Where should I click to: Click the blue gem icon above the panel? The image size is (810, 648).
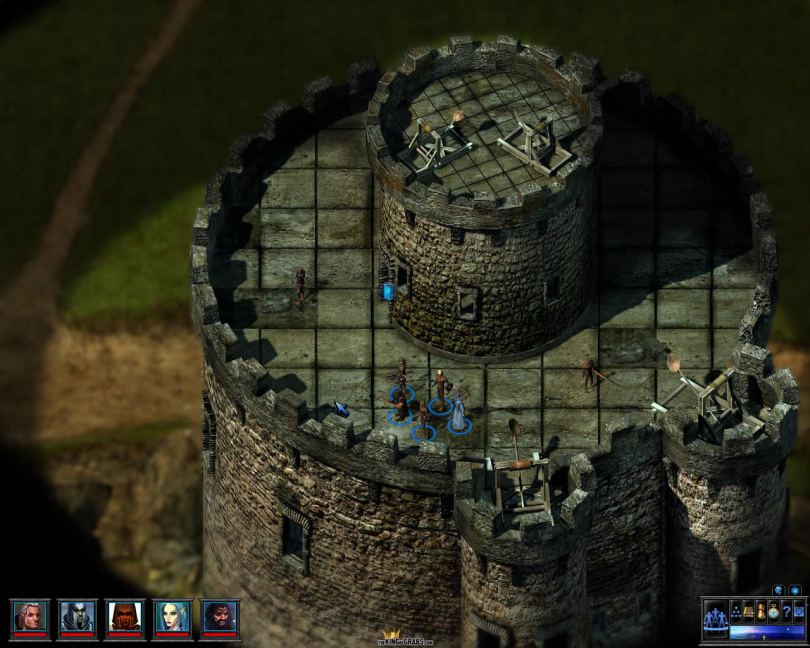[795, 590]
